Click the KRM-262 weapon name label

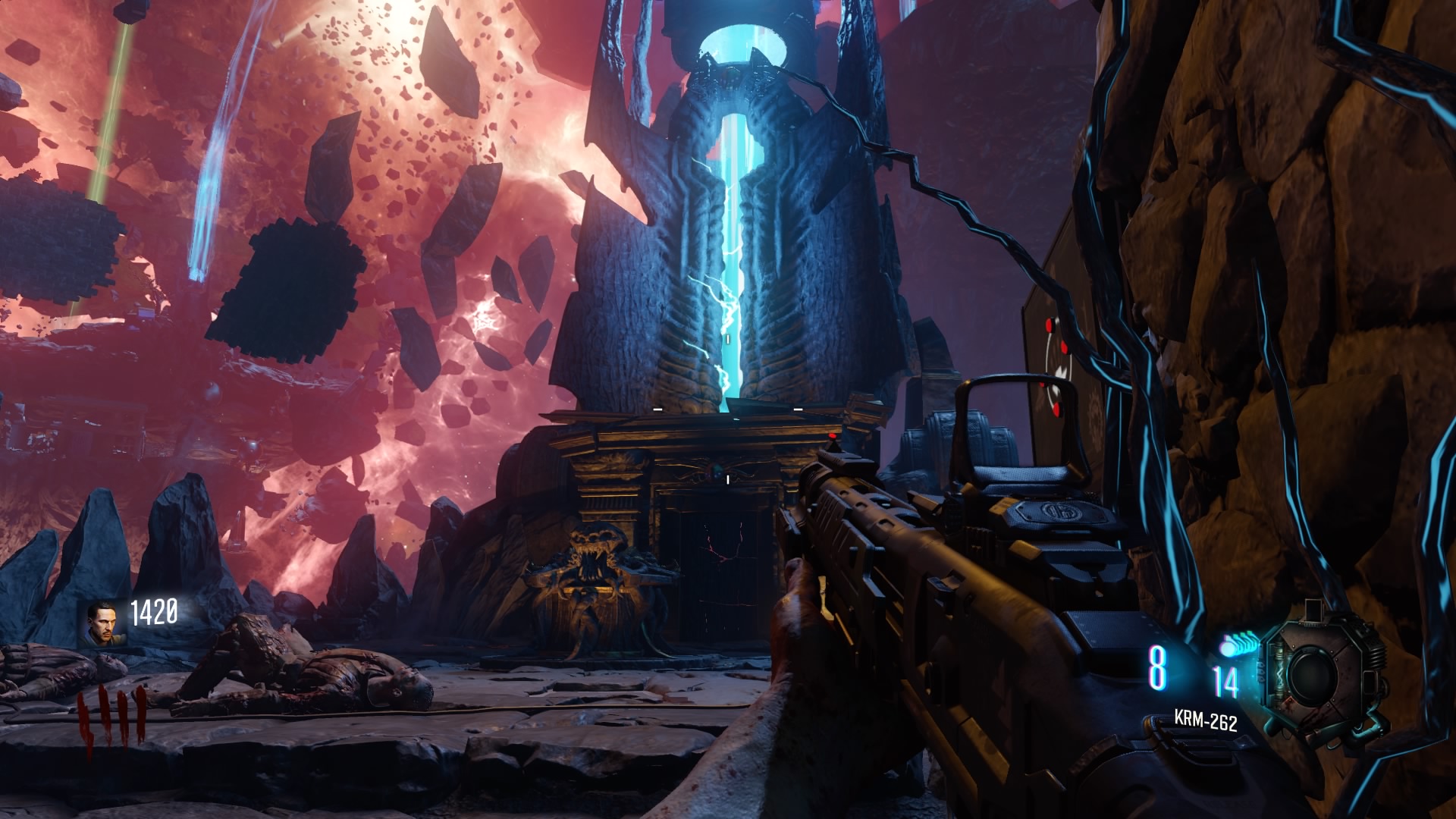pos(1205,719)
